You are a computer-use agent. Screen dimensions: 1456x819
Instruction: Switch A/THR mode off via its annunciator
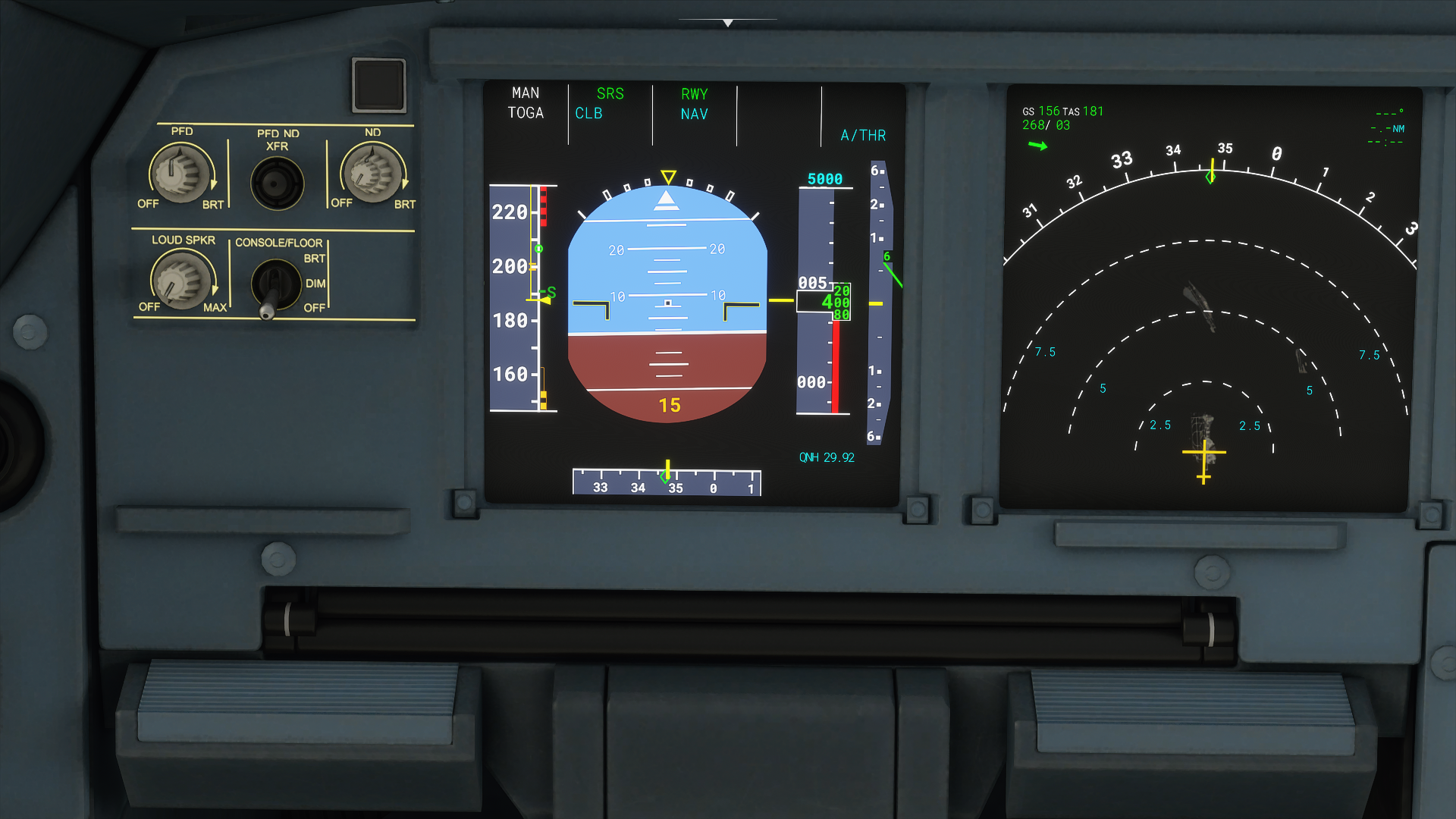coord(862,135)
